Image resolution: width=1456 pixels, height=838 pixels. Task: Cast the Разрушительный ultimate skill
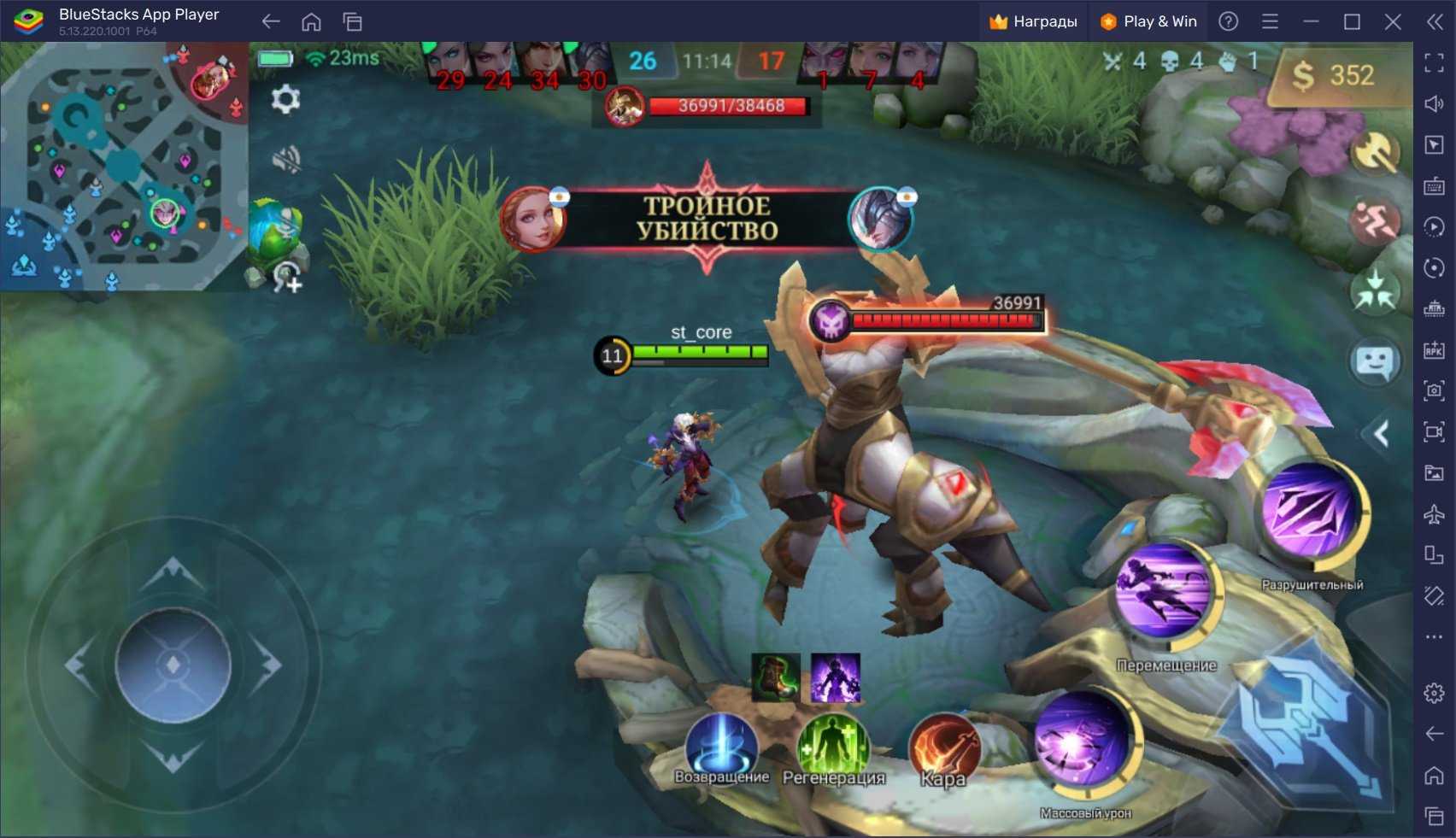point(1310,511)
